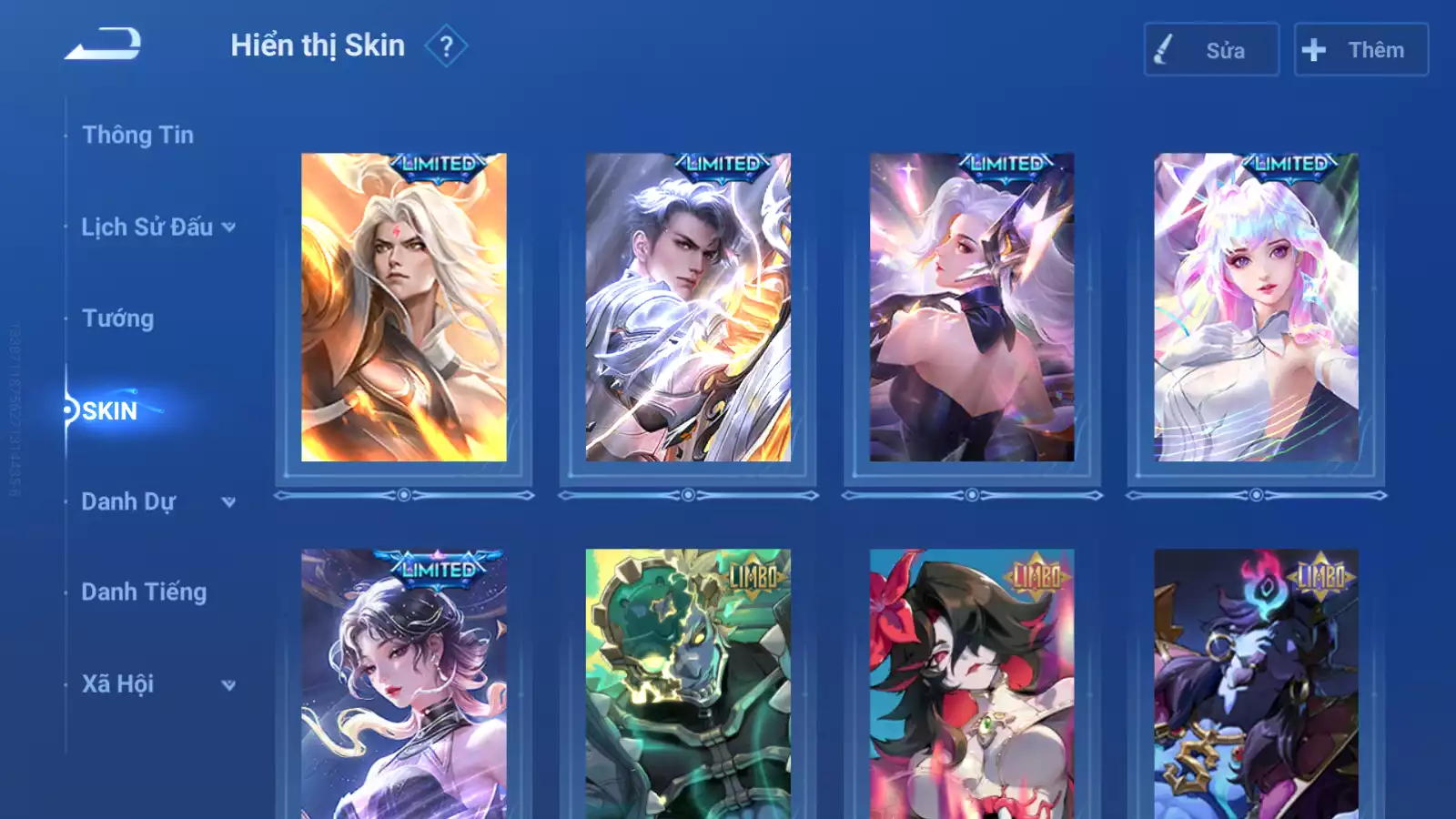Select the SKIN tab

[x=109, y=410]
